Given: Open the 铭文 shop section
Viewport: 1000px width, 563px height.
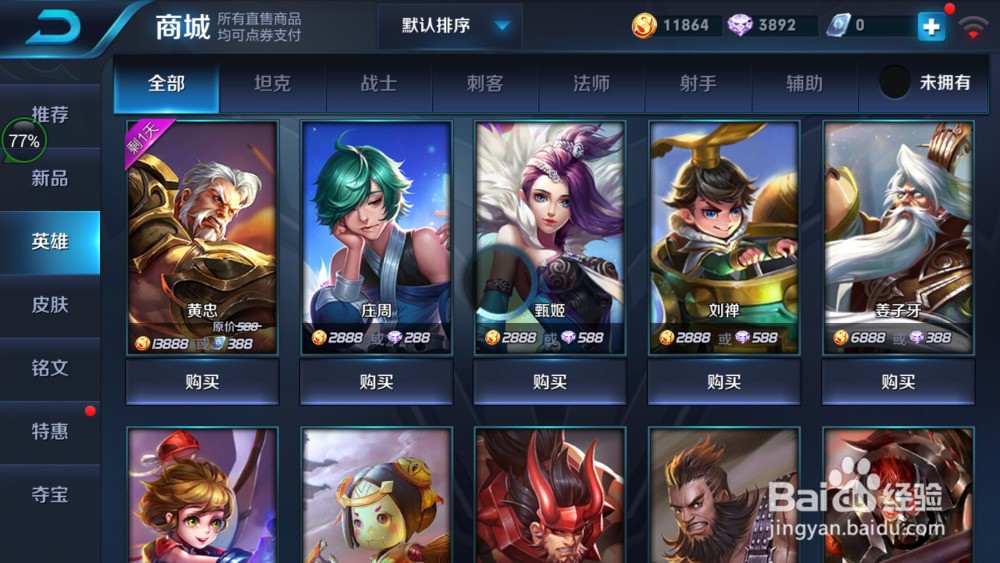Looking at the screenshot, I should coord(50,368).
